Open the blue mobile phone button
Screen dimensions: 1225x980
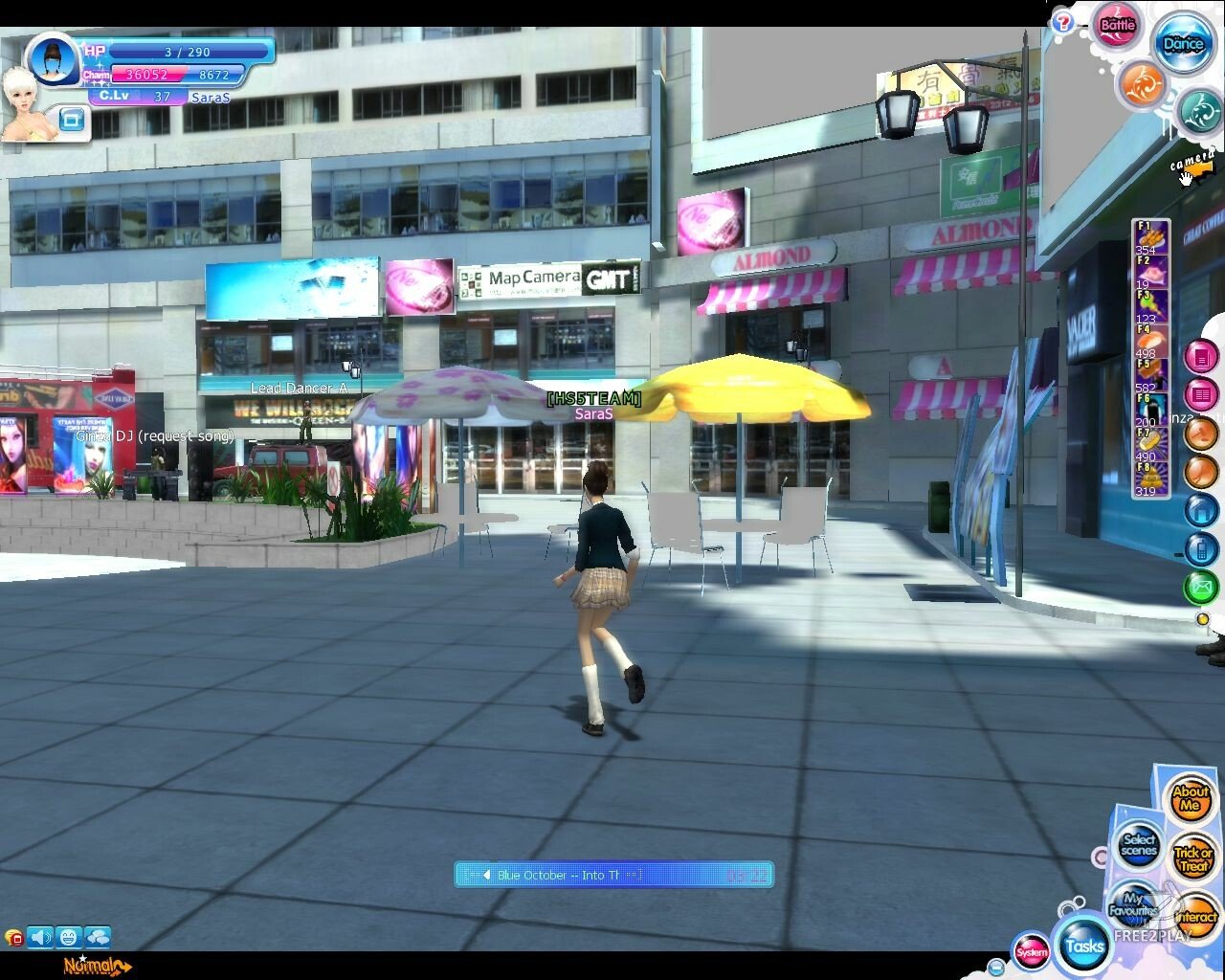click(1201, 548)
